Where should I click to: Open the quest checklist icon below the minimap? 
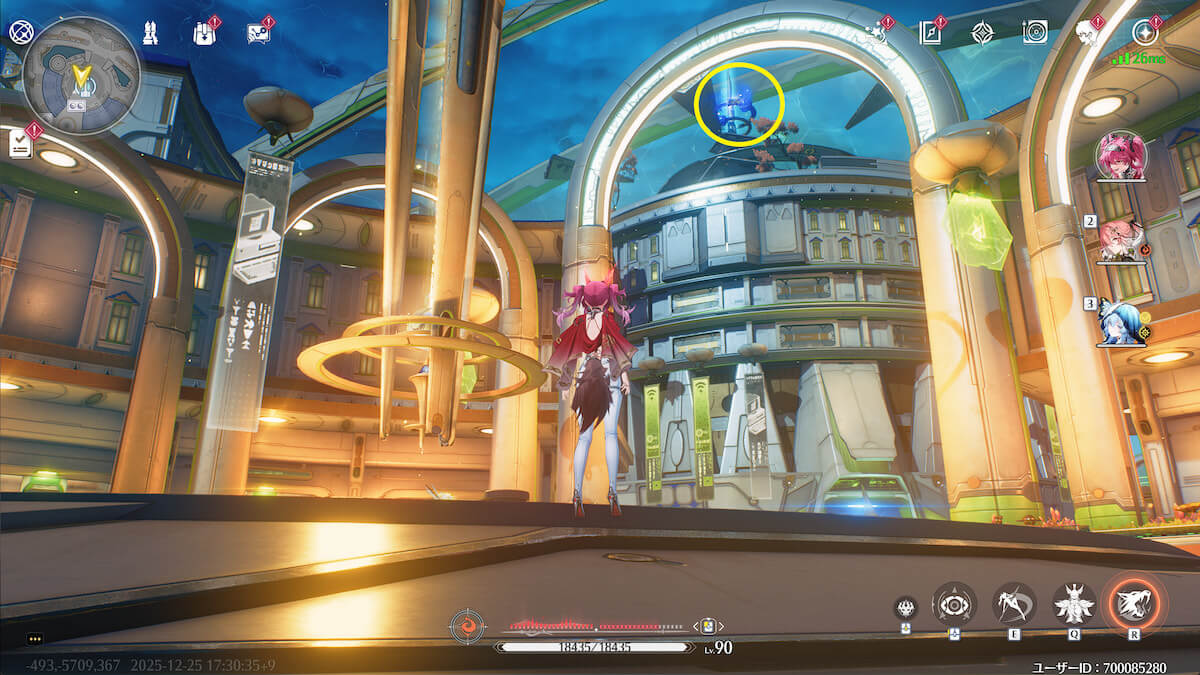[20, 144]
